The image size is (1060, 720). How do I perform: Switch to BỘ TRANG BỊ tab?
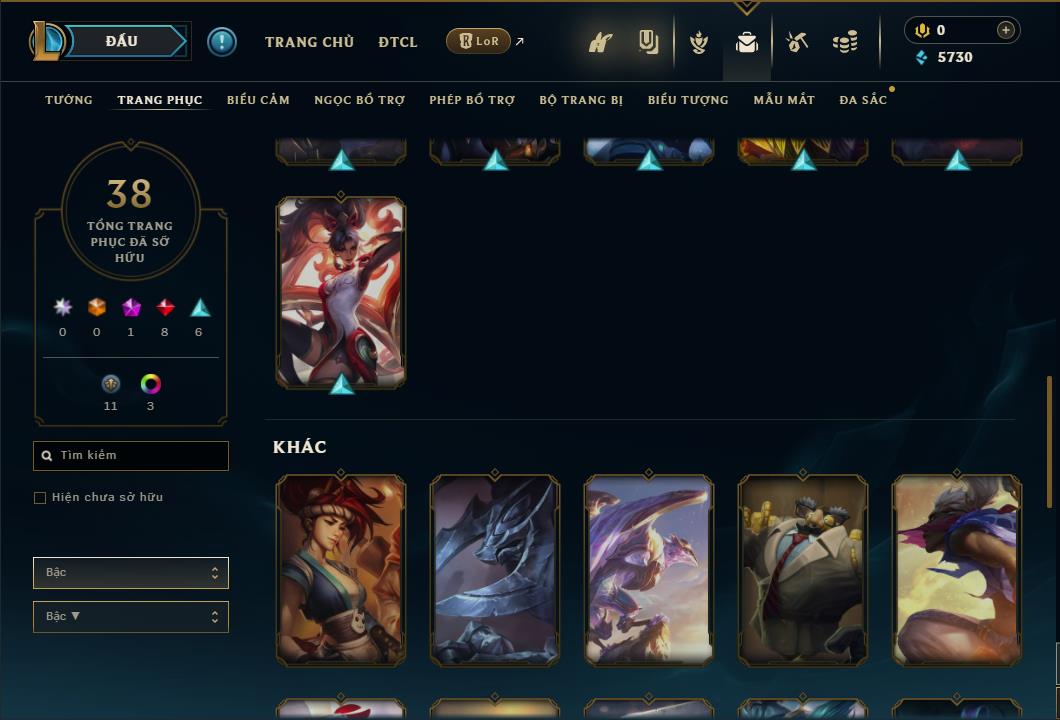[581, 100]
